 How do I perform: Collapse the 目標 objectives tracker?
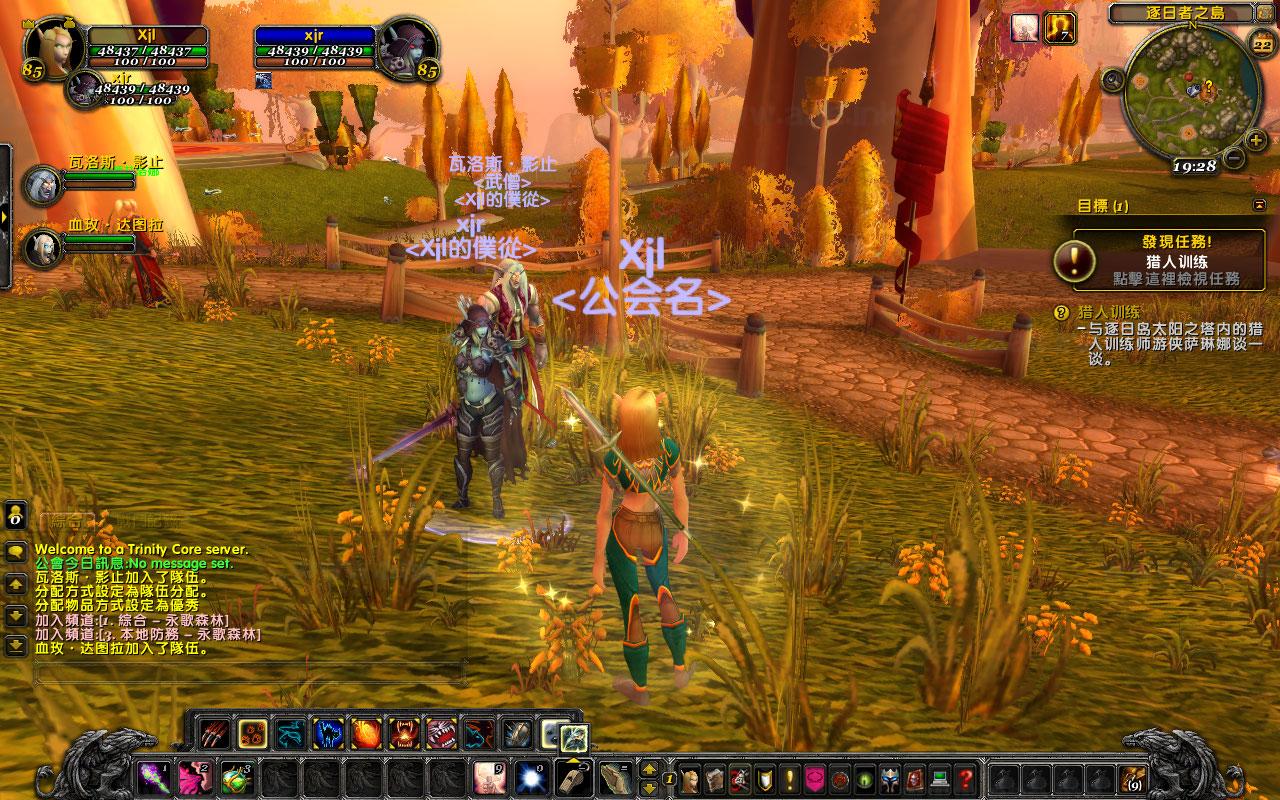tap(1258, 205)
